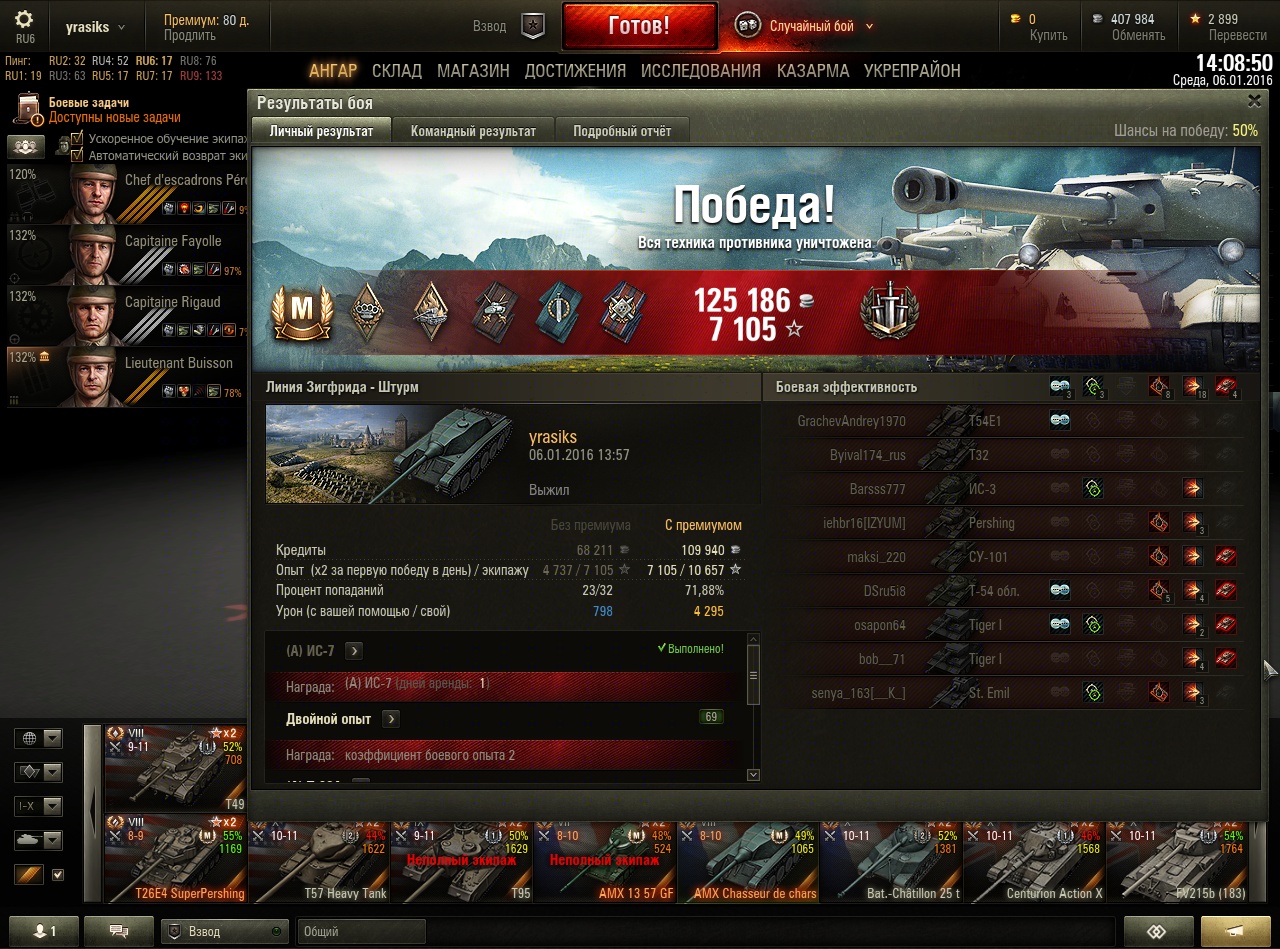Open the game settings gear icon
The width and height of the screenshot is (1280, 949).
[x=24, y=19]
